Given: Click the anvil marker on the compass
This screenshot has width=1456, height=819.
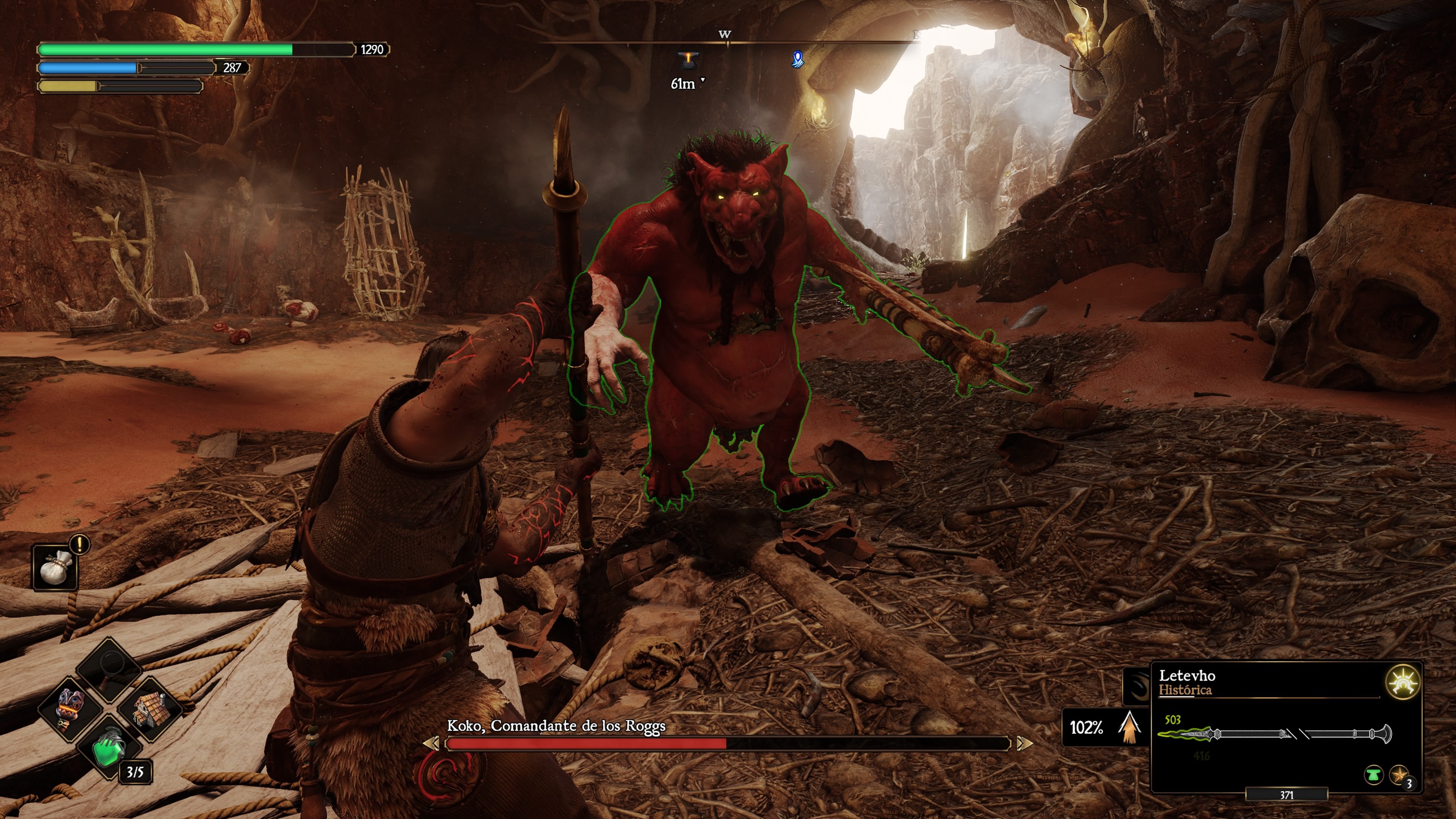Looking at the screenshot, I should coord(688,59).
